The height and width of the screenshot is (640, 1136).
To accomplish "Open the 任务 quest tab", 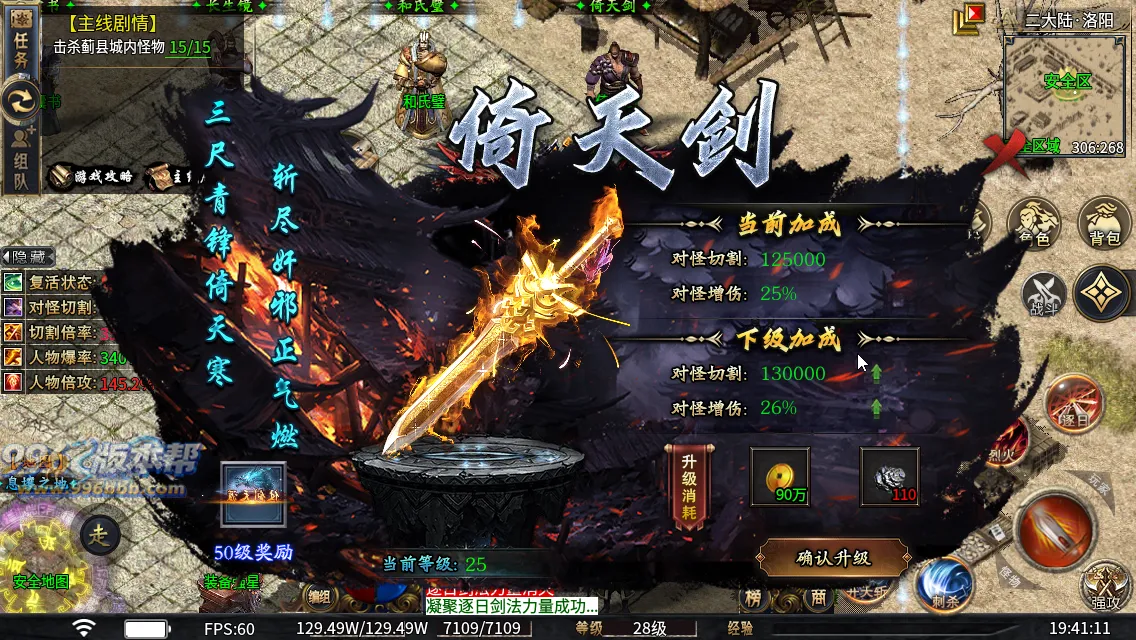I will [21, 46].
